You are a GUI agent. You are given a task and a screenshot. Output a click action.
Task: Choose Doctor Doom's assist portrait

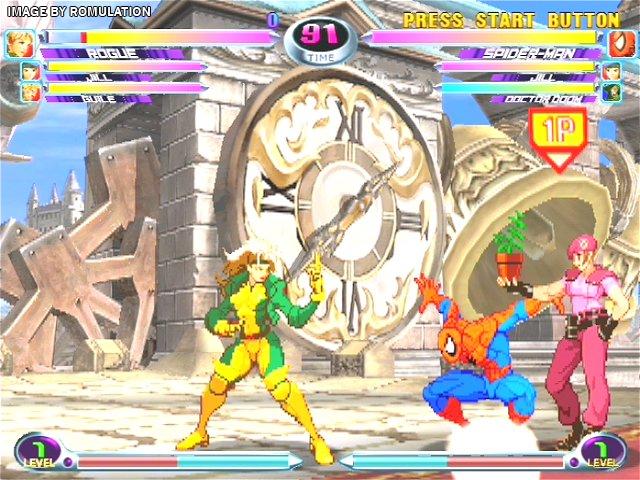click(611, 93)
